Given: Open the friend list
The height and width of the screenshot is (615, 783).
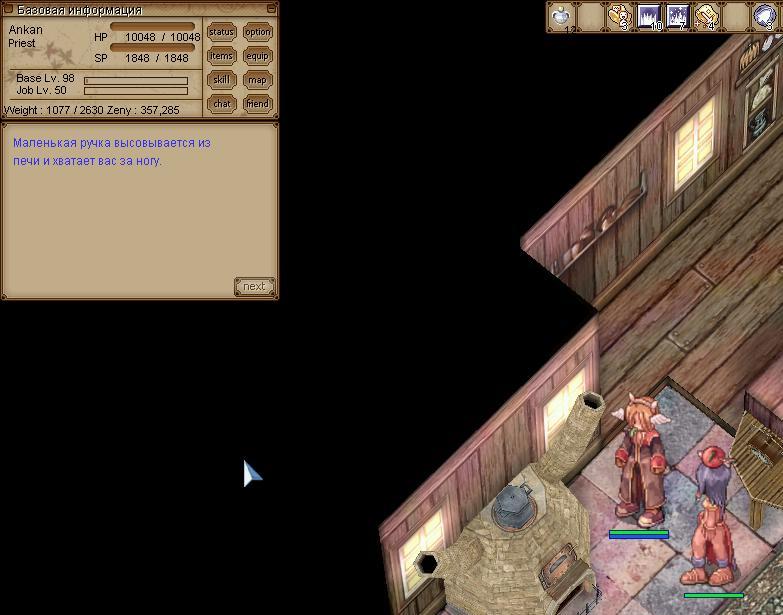Looking at the screenshot, I should click(x=258, y=103).
